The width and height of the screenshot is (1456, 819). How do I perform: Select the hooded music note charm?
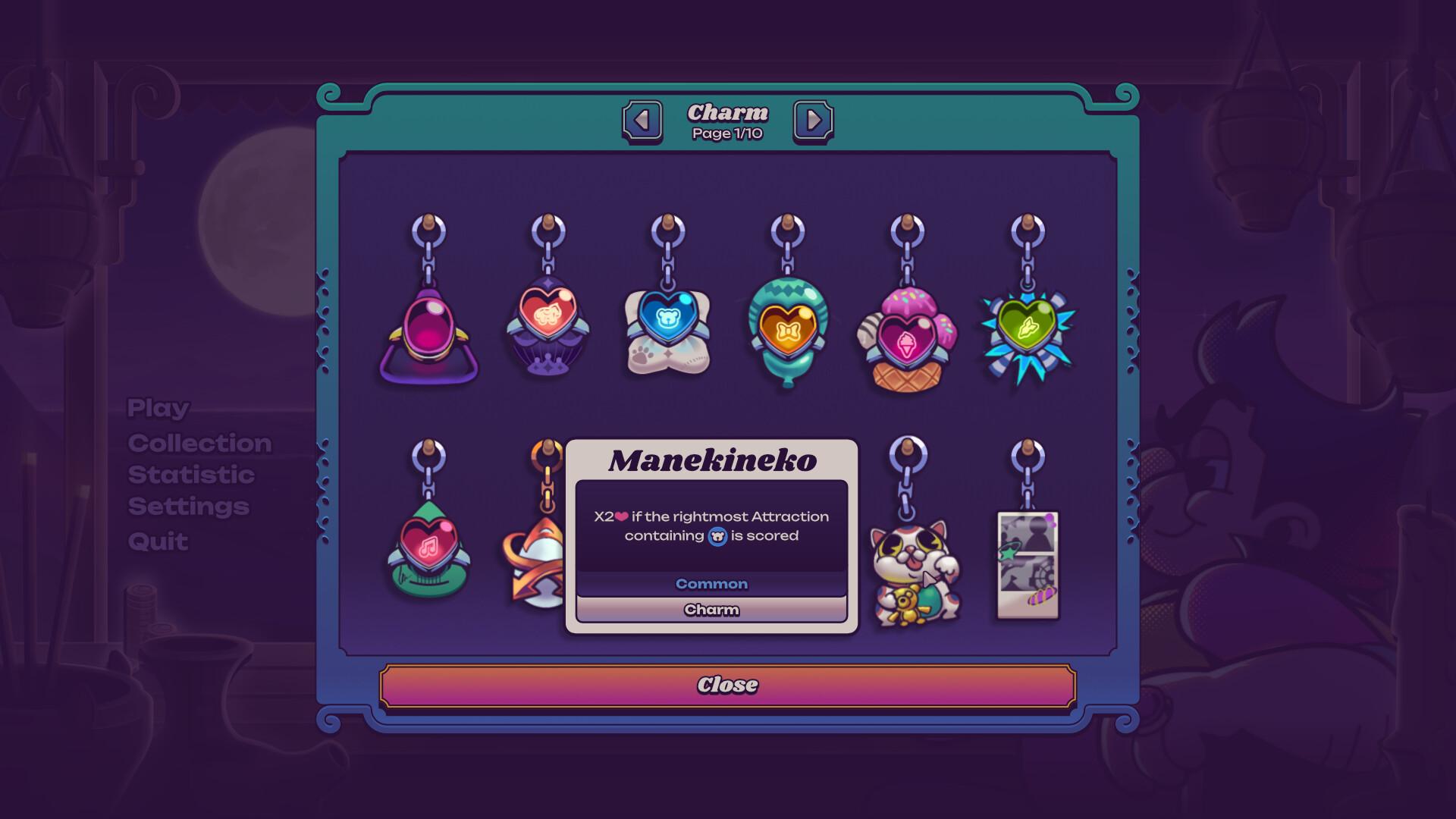coord(428,550)
